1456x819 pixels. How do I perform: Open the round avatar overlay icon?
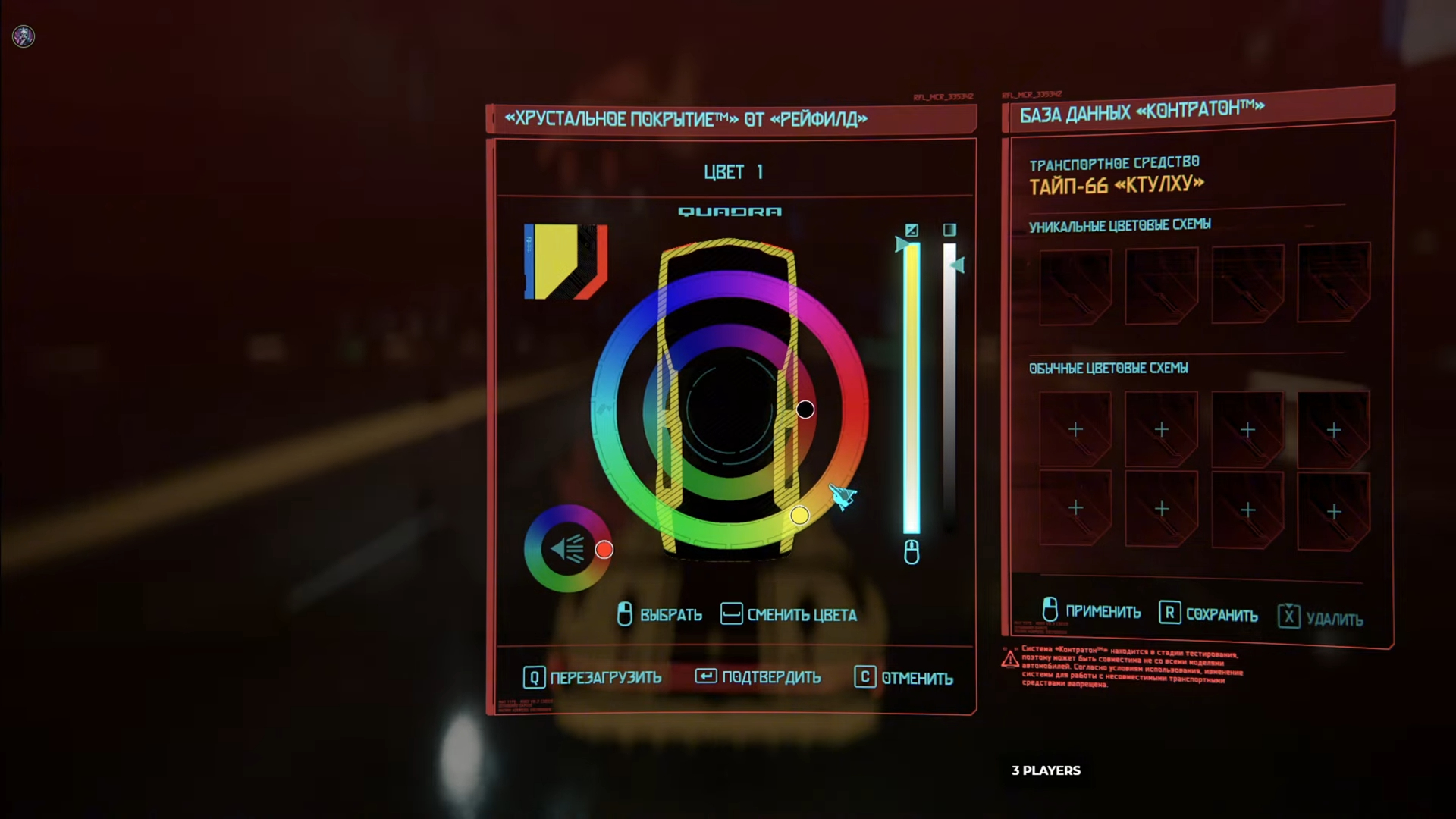coord(24,36)
